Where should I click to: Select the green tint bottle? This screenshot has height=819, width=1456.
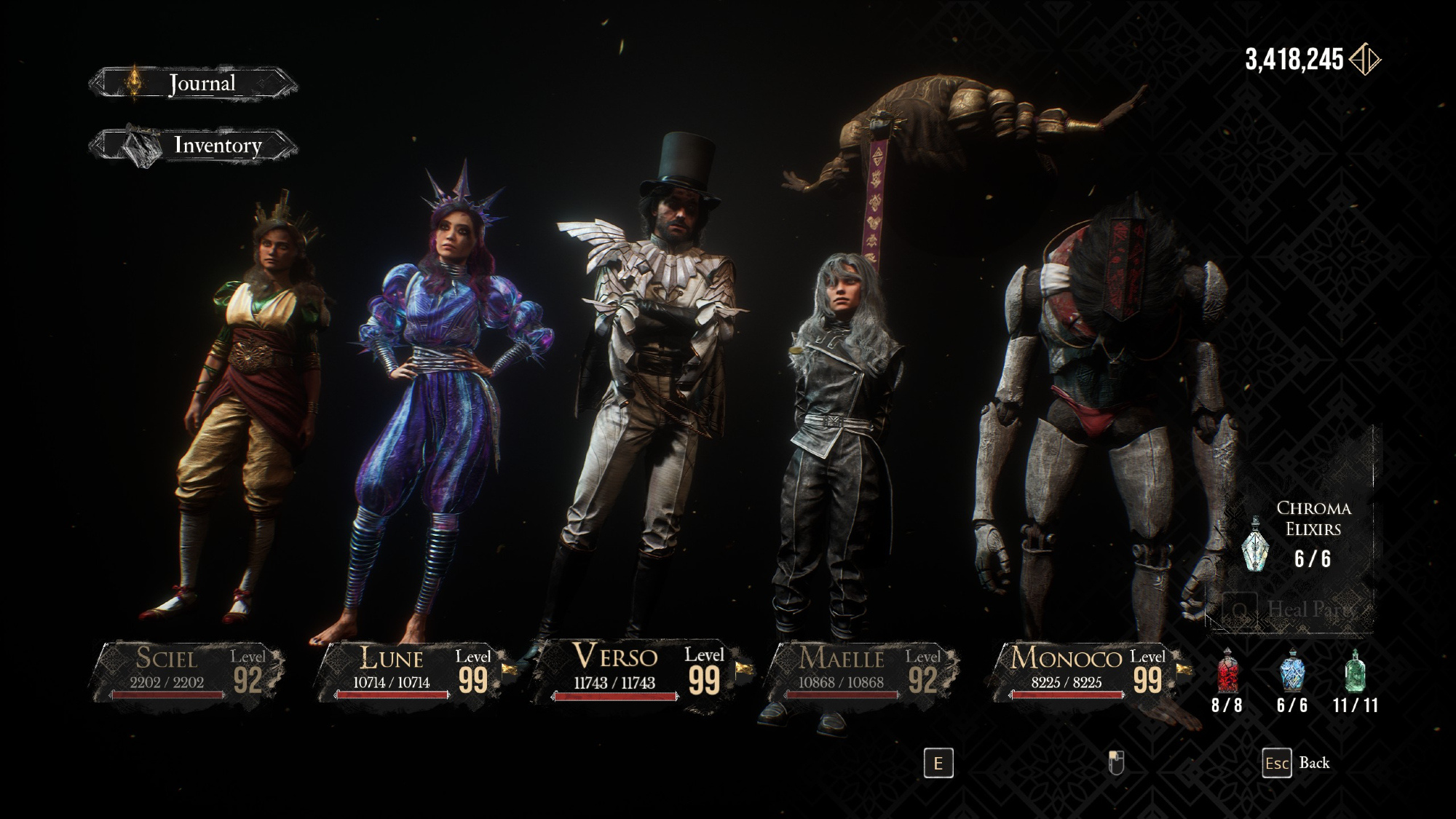tap(1355, 670)
